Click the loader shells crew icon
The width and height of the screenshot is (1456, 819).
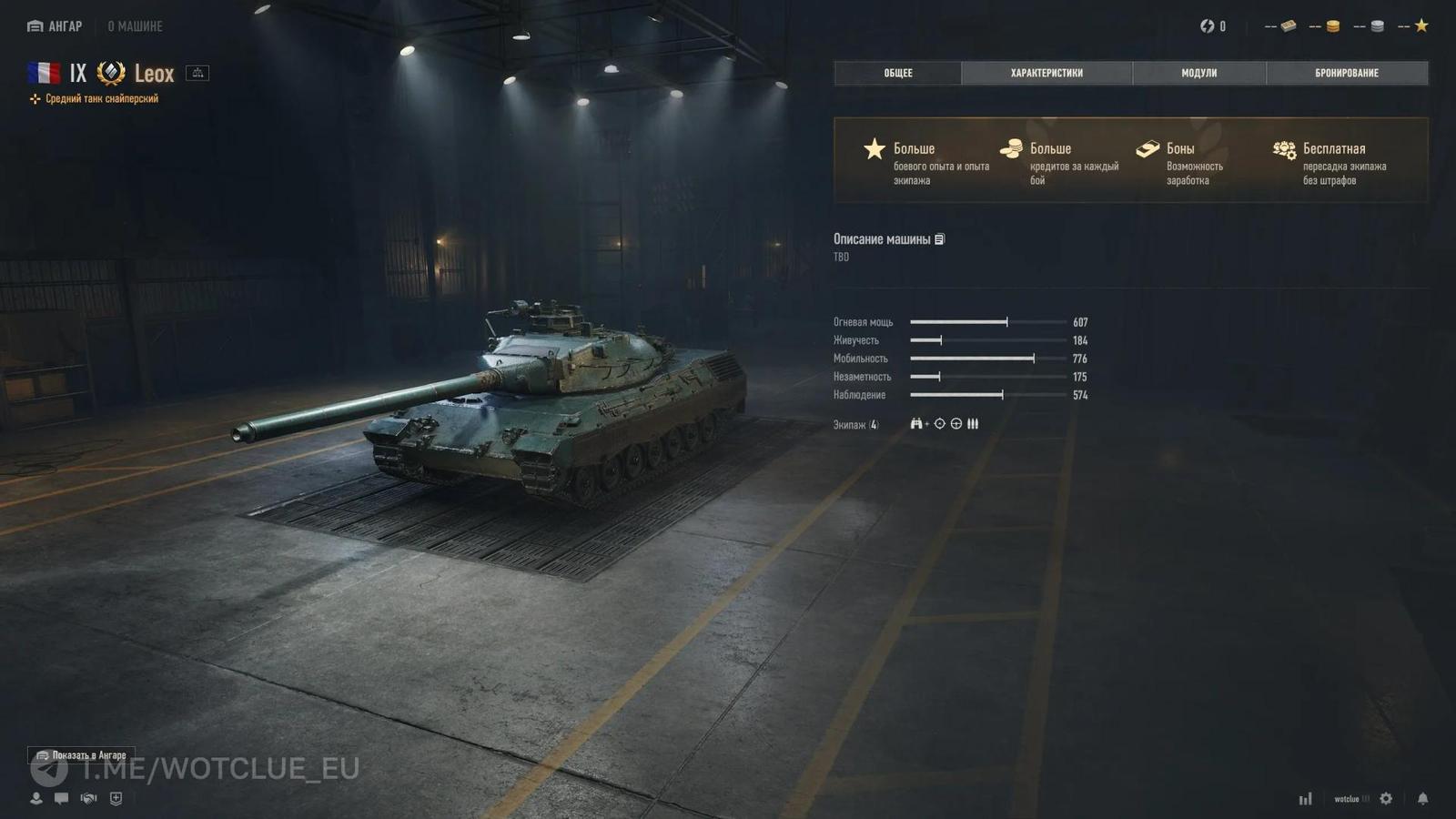pyautogui.click(x=973, y=423)
